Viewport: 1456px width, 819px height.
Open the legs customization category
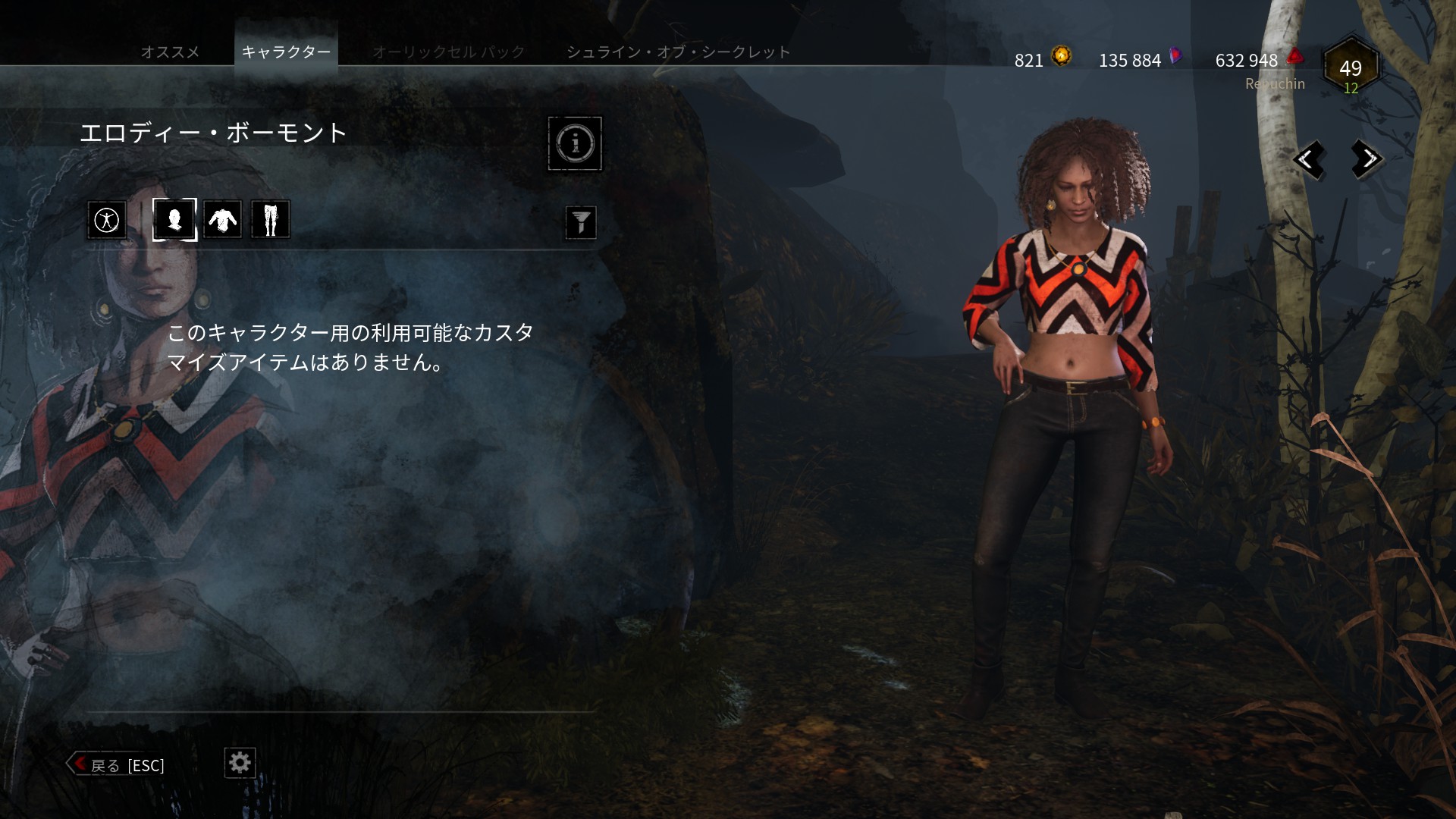pyautogui.click(x=271, y=219)
